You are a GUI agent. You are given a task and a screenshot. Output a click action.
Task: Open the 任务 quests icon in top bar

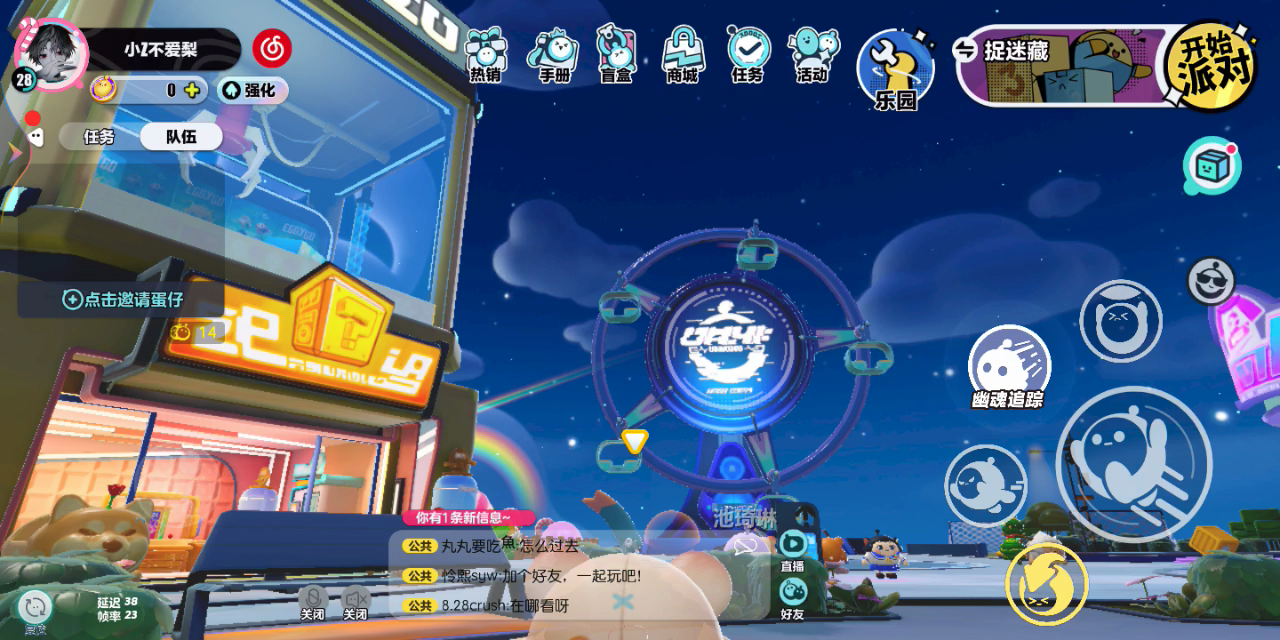click(x=748, y=55)
